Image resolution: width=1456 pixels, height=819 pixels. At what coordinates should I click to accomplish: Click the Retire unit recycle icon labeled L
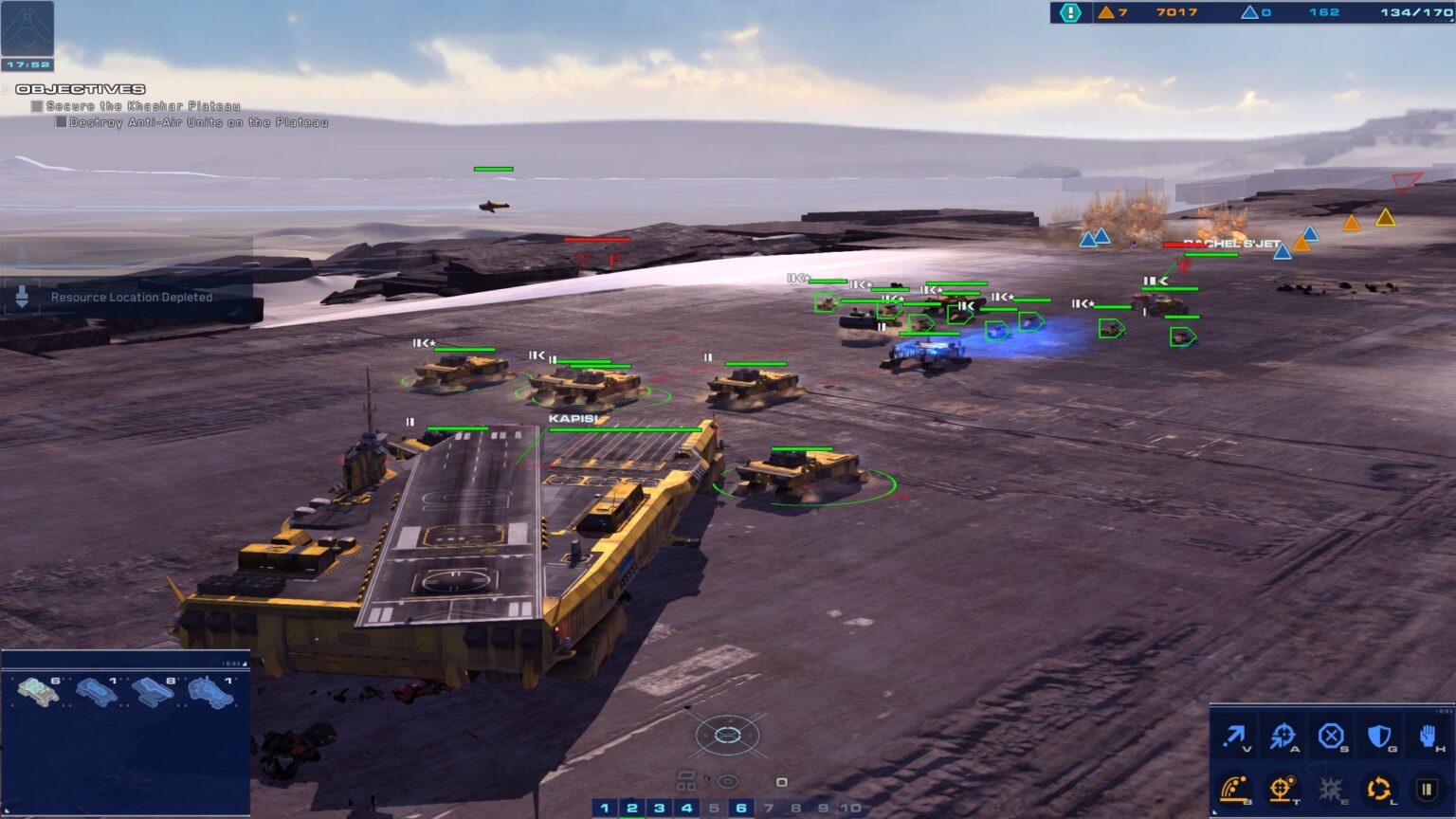pyautogui.click(x=1379, y=788)
